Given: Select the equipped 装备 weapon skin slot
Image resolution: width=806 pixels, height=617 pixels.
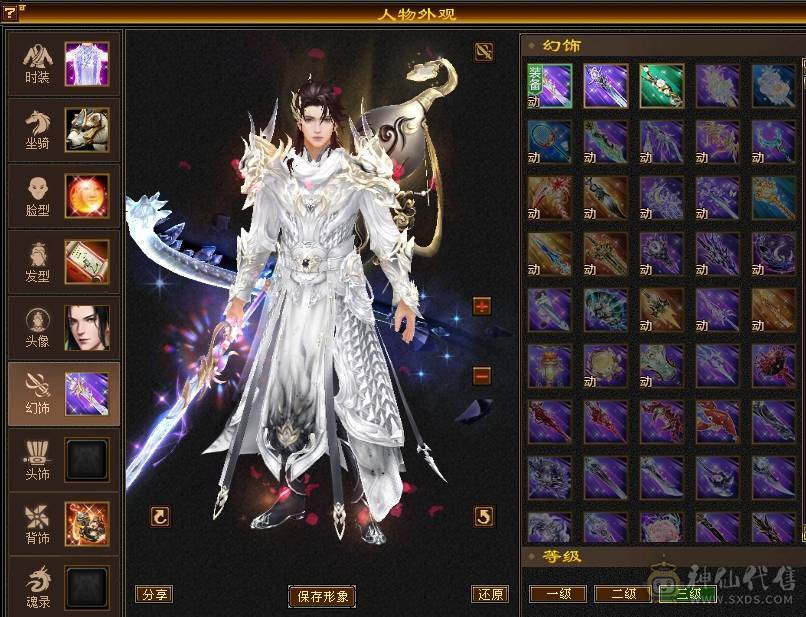Looking at the screenshot, I should click(549, 86).
